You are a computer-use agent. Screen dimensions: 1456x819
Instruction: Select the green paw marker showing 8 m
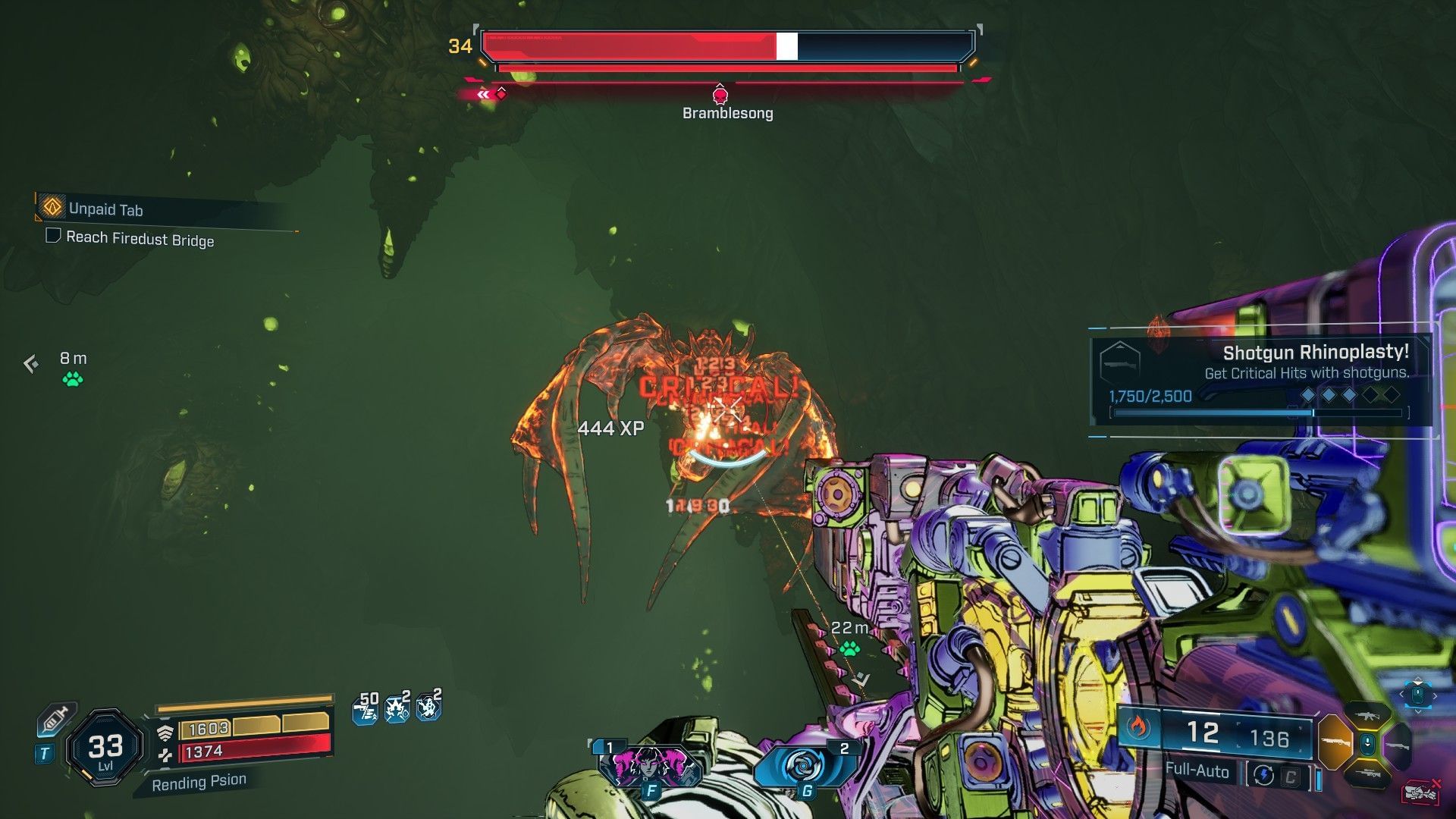pos(73,379)
